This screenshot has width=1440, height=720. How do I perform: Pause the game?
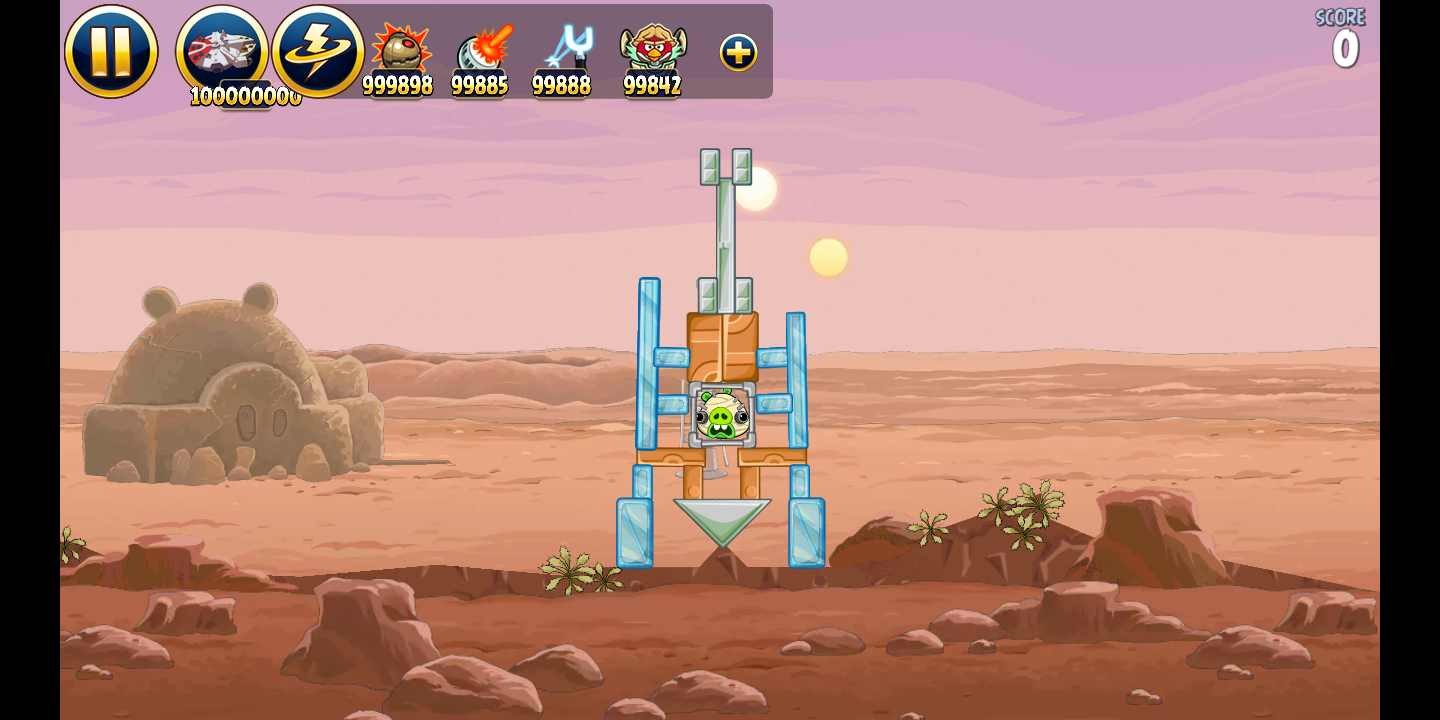click(111, 52)
